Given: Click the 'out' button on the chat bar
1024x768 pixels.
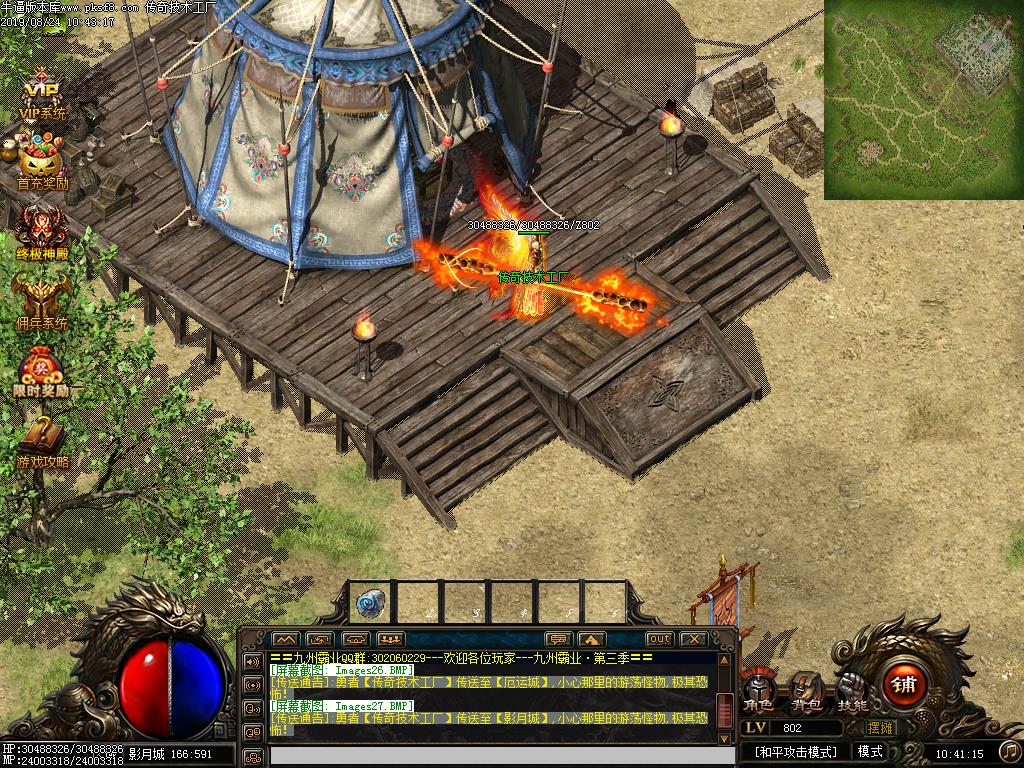Looking at the screenshot, I should (659, 639).
